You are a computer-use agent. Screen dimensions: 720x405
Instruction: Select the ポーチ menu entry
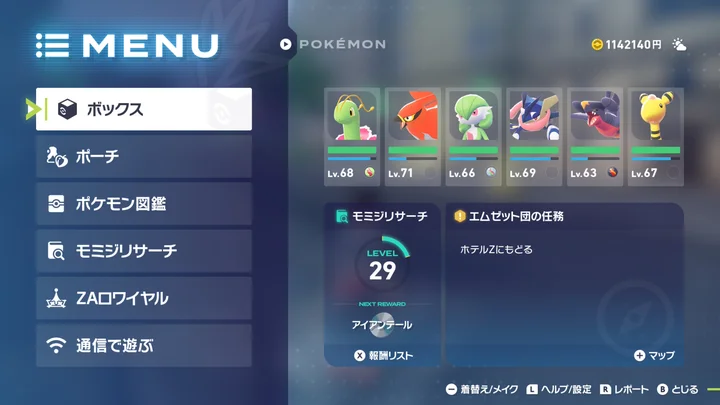pos(143,156)
